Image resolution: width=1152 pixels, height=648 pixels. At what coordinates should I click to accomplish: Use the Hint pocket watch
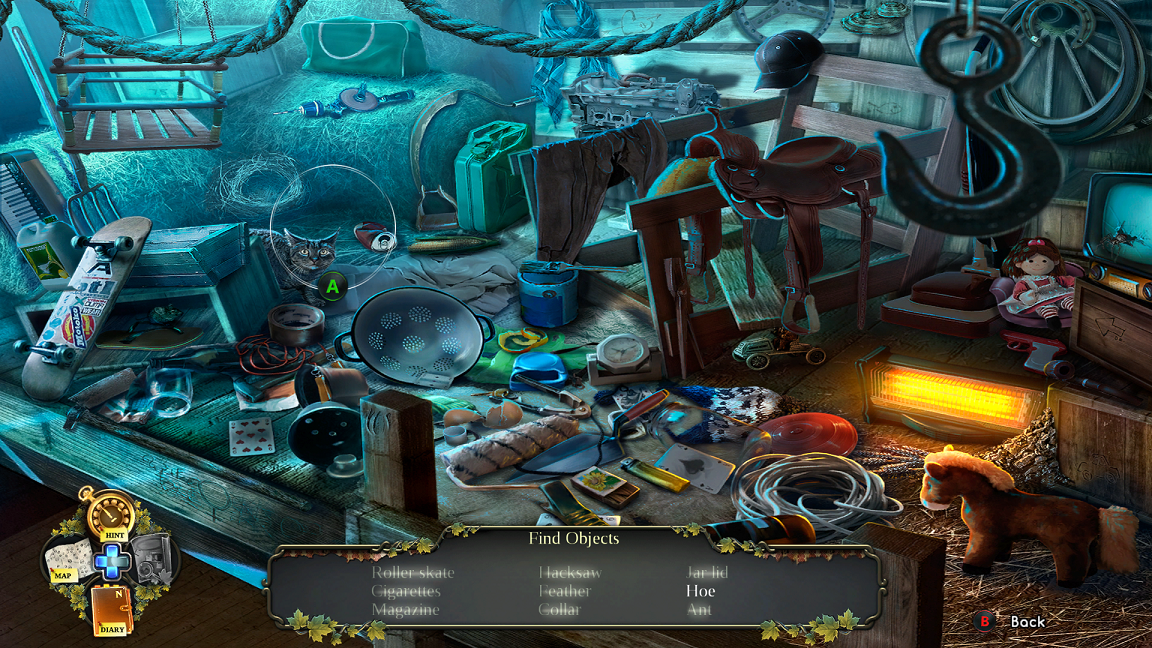pyautogui.click(x=110, y=516)
